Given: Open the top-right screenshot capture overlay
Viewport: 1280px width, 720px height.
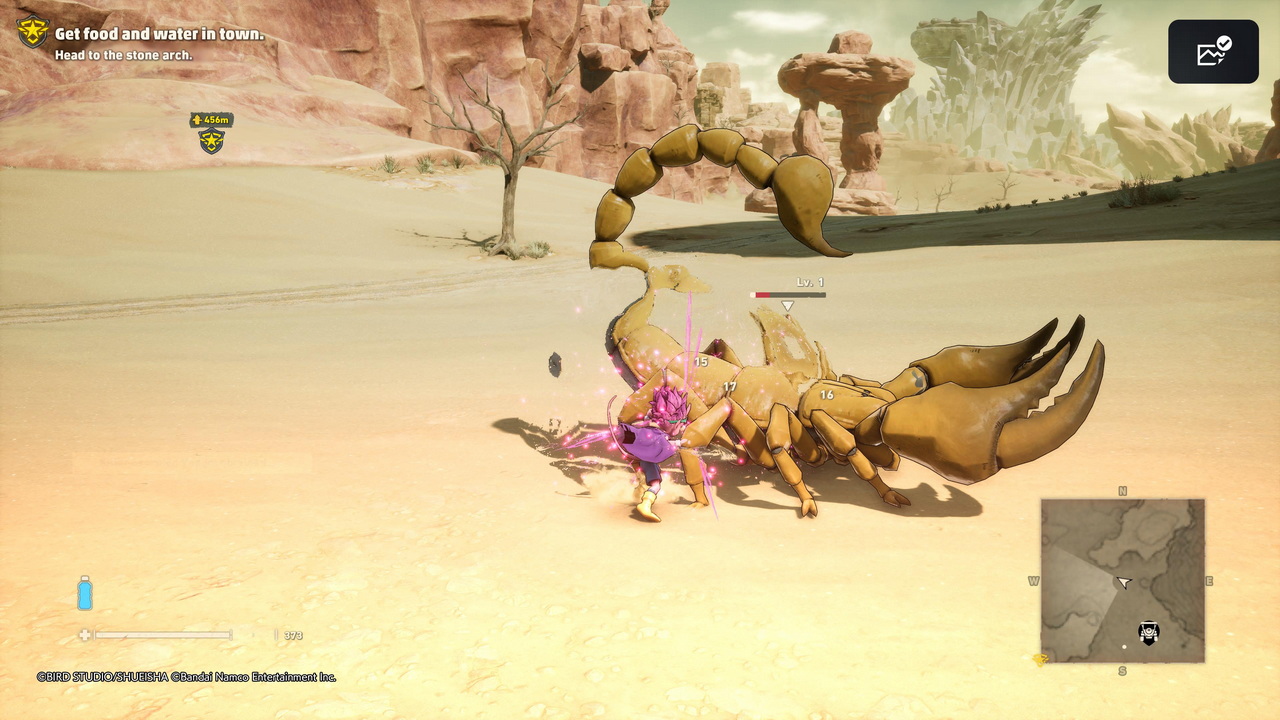Looking at the screenshot, I should [1213, 52].
